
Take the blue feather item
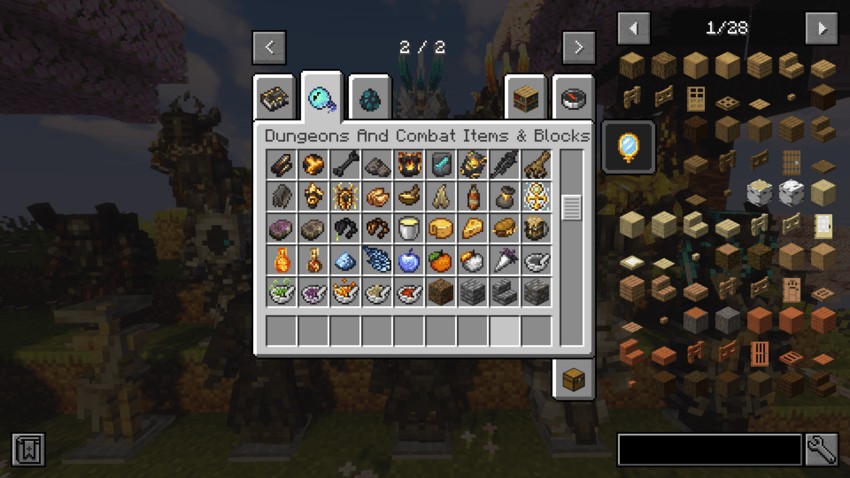(377, 261)
